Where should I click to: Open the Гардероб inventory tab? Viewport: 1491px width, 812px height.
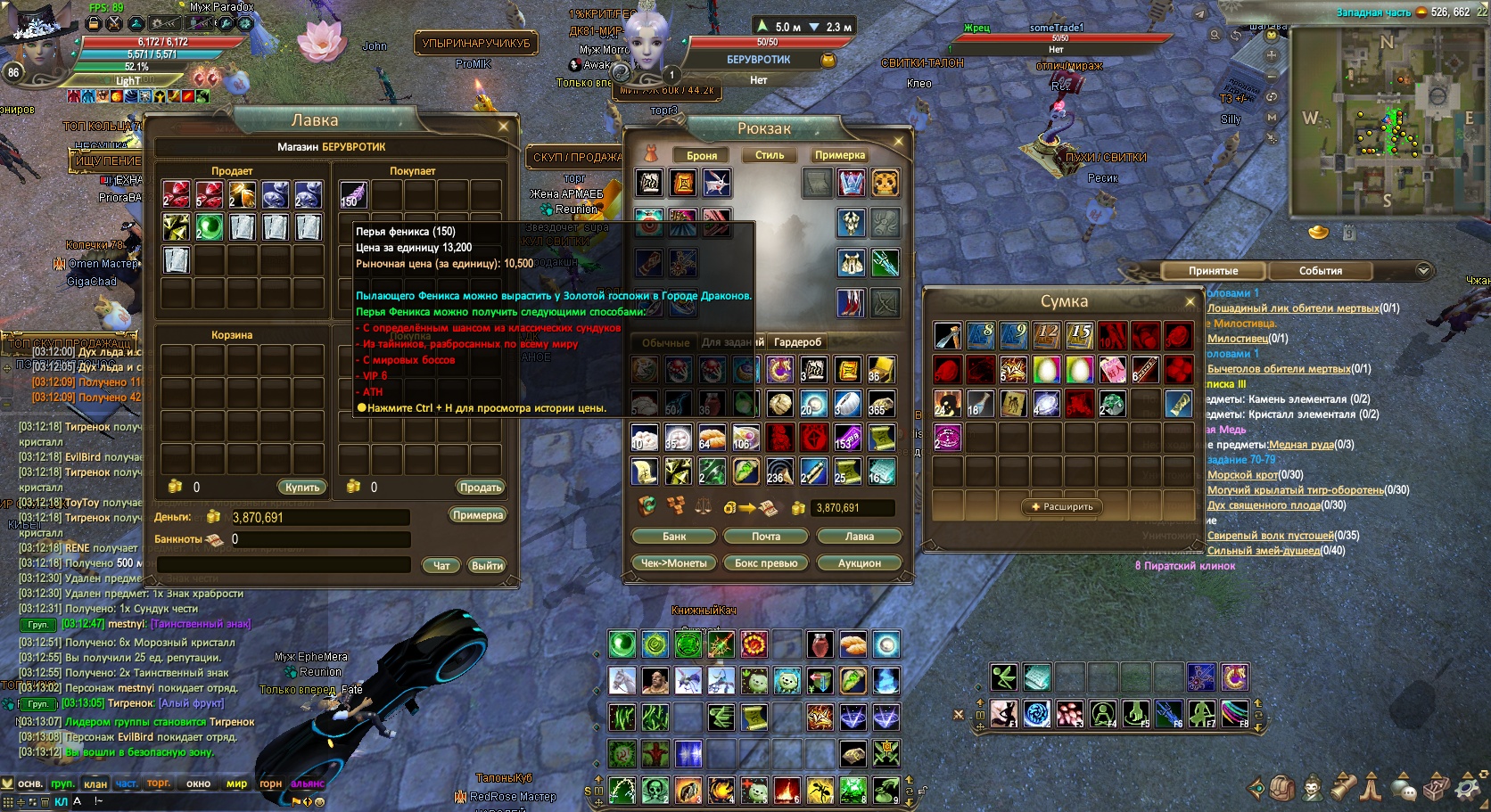797,342
